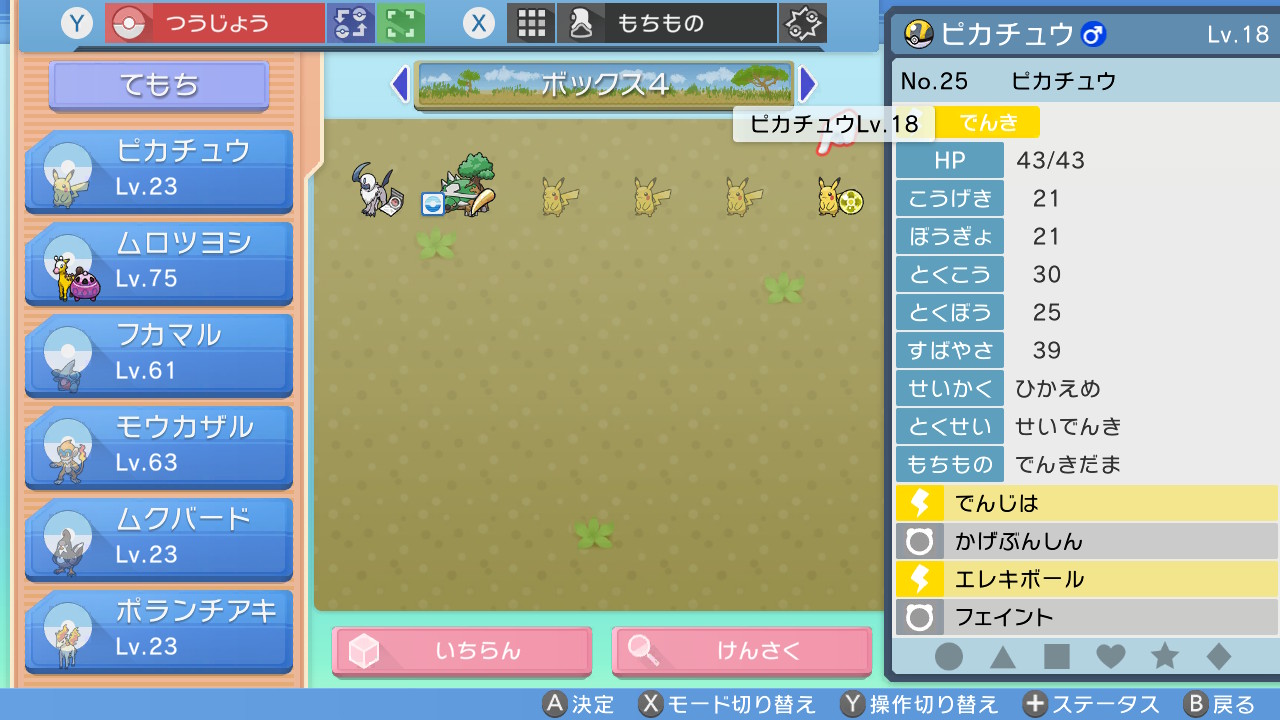Go to the previous box with the left arrow
The width and height of the screenshot is (1280, 720).
[x=398, y=86]
